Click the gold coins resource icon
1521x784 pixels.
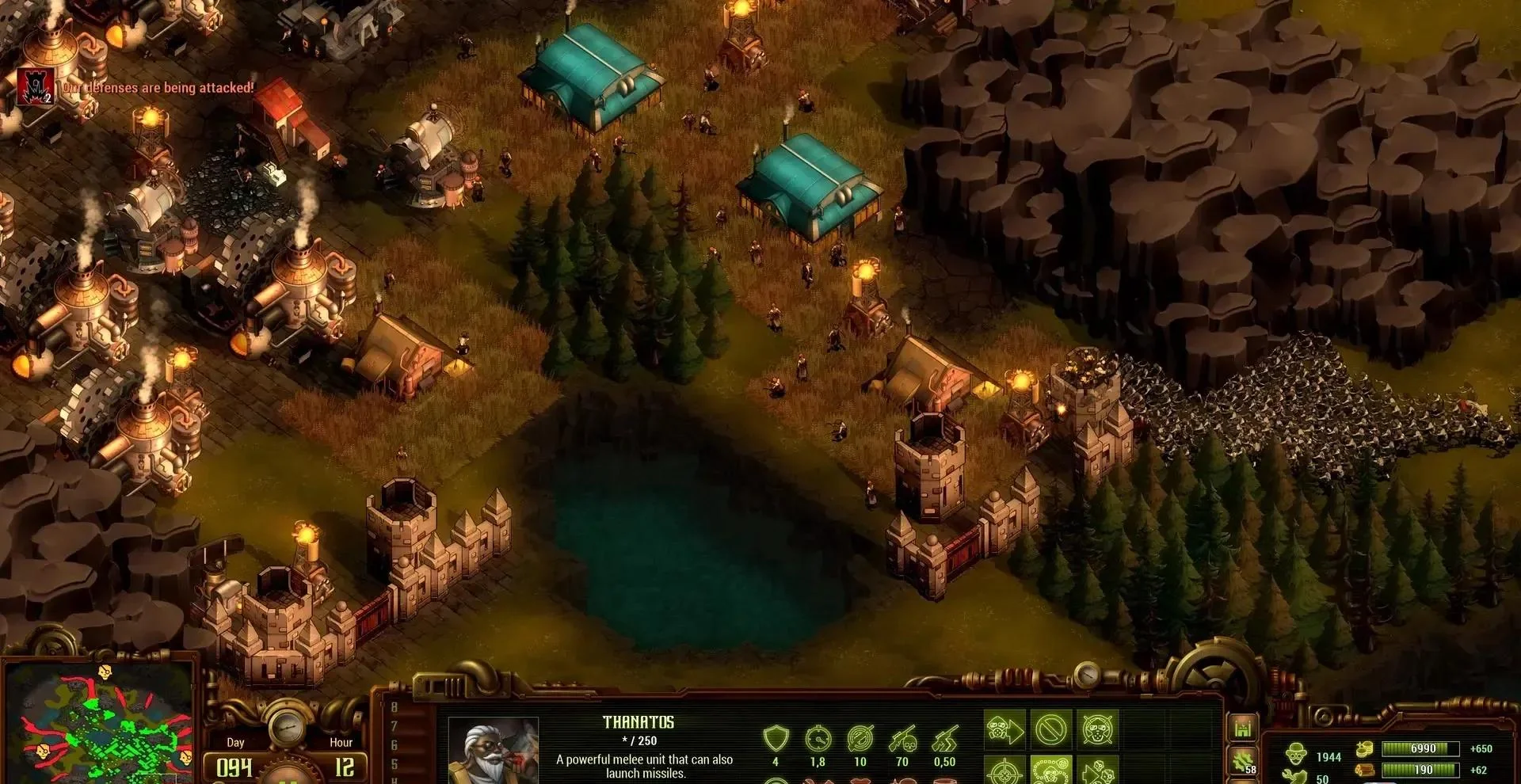[1364, 749]
